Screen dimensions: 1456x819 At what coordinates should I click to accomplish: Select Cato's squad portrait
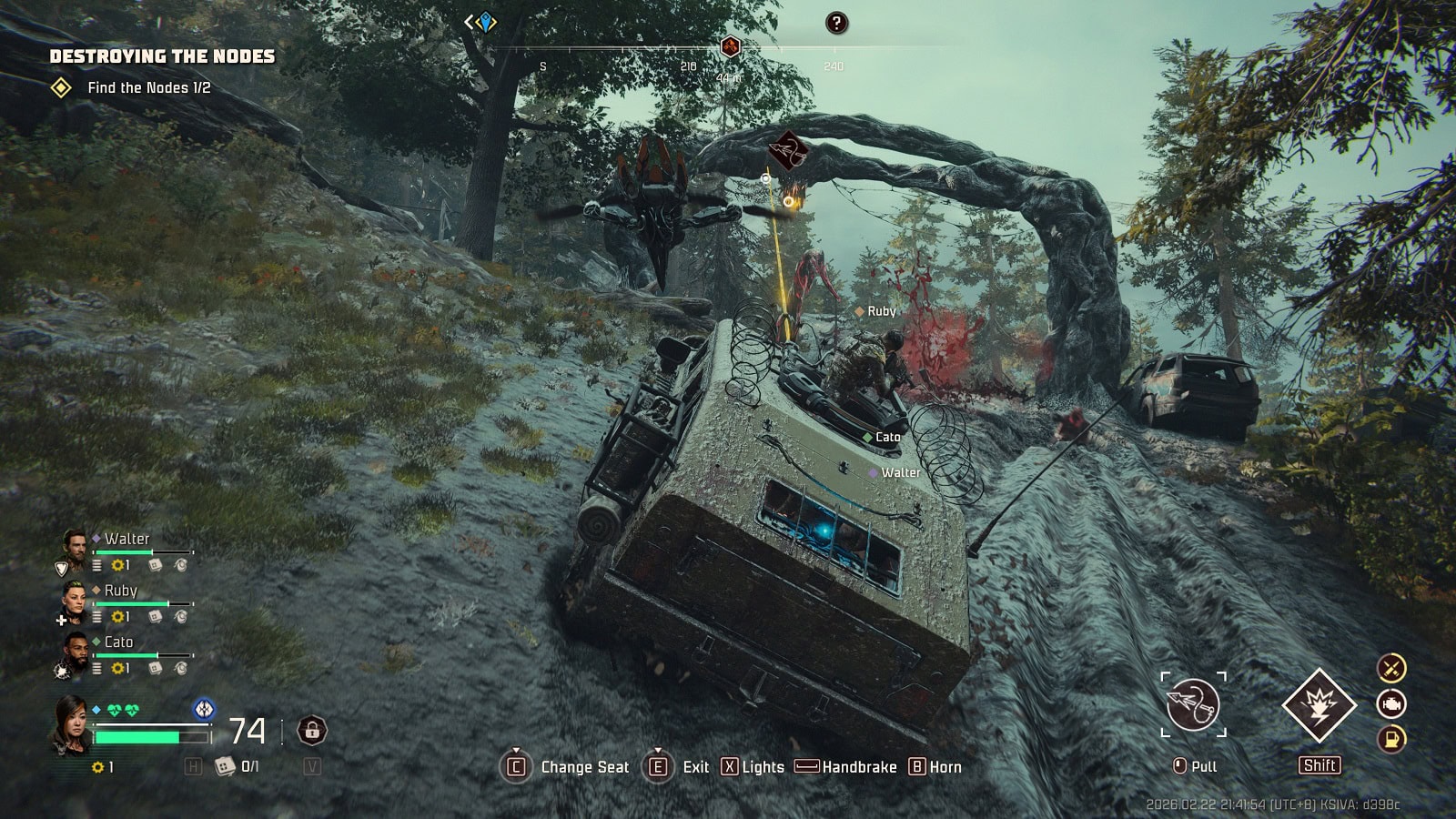tap(74, 652)
